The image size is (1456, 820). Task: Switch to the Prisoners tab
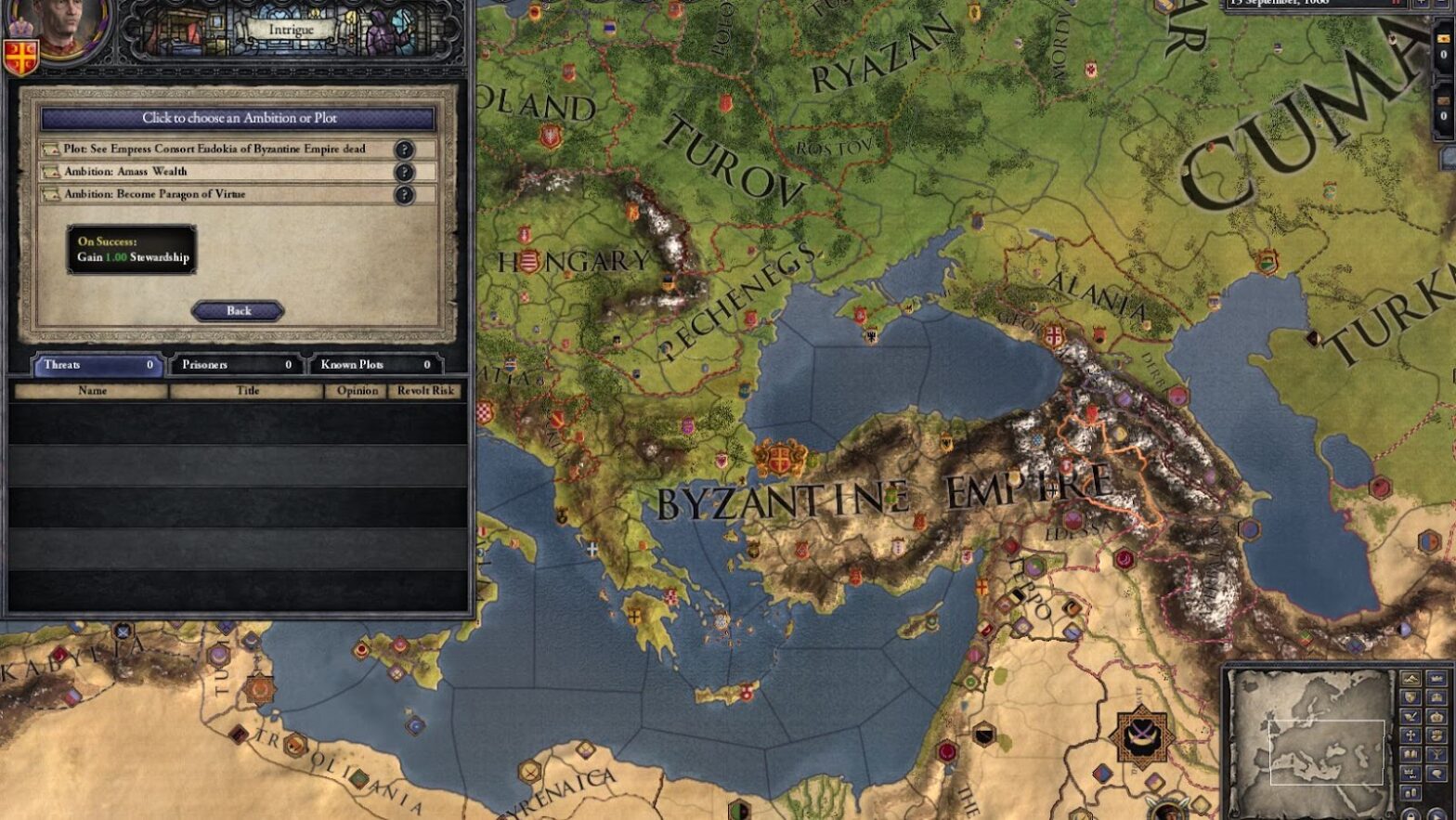[x=234, y=365]
